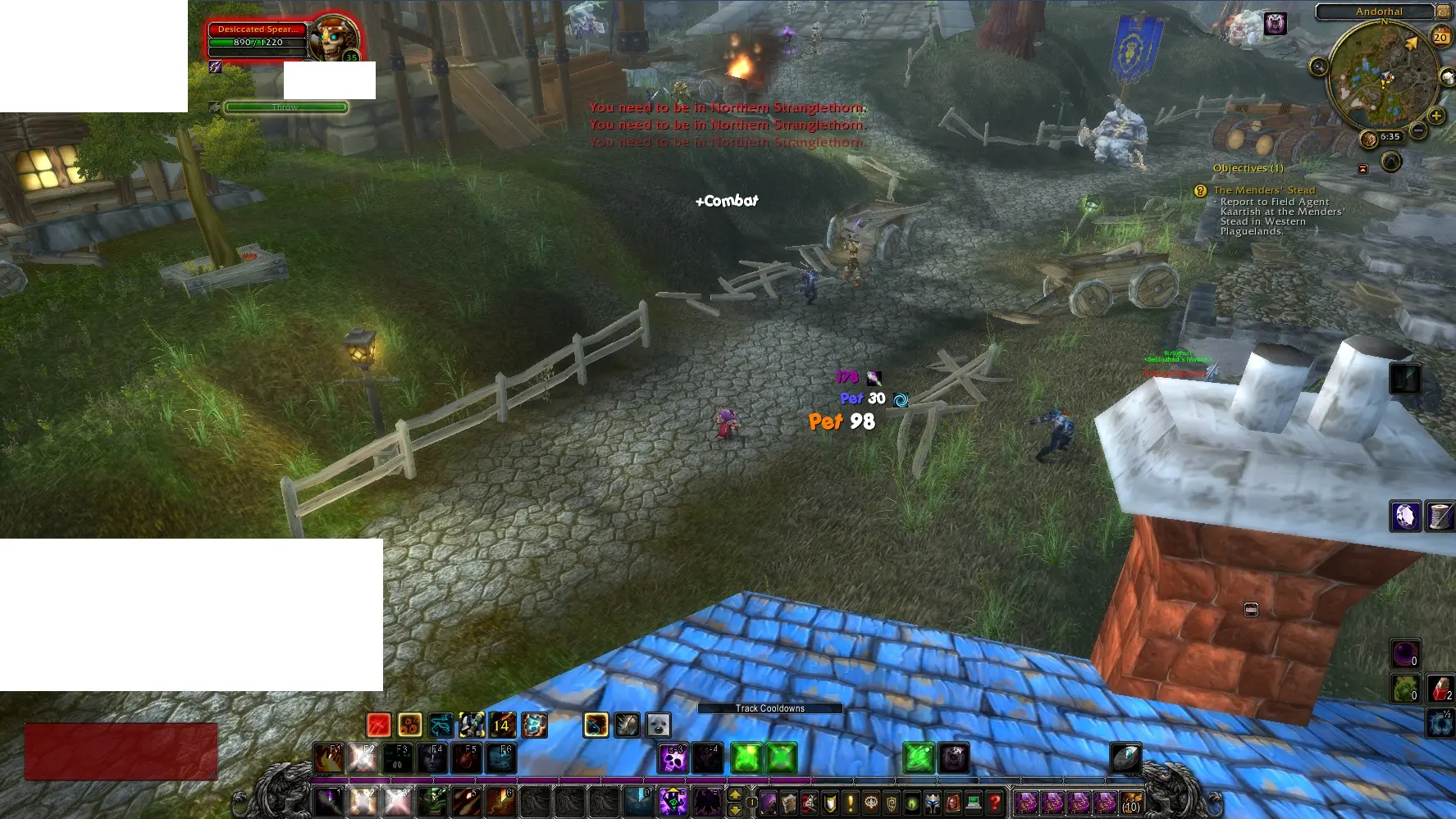Open the calendar showing day 20
Image resolution: width=1456 pixels, height=819 pixels.
click(x=1440, y=37)
